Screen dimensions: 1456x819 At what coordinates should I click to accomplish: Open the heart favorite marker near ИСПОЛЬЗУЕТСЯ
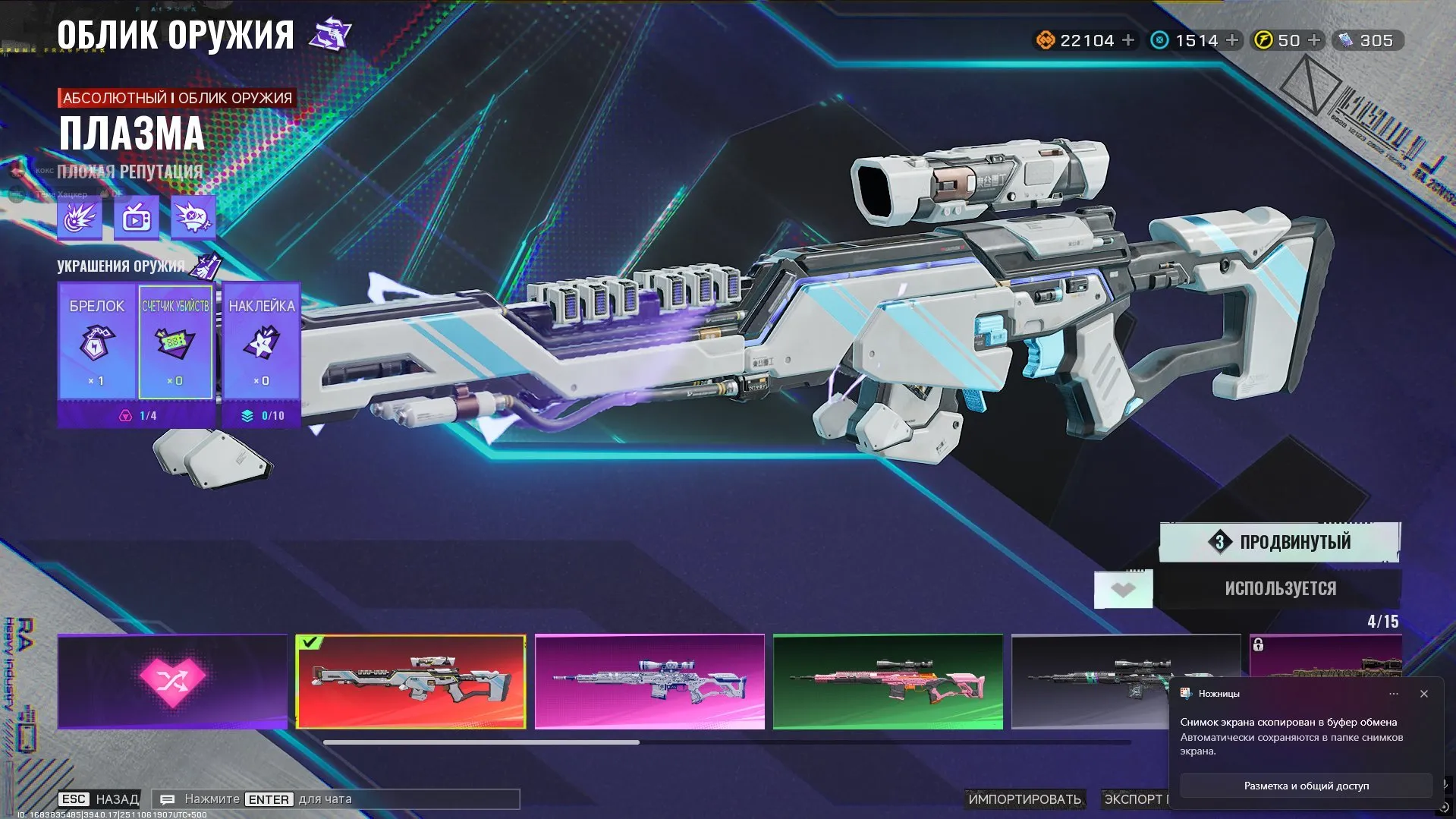click(x=1123, y=587)
